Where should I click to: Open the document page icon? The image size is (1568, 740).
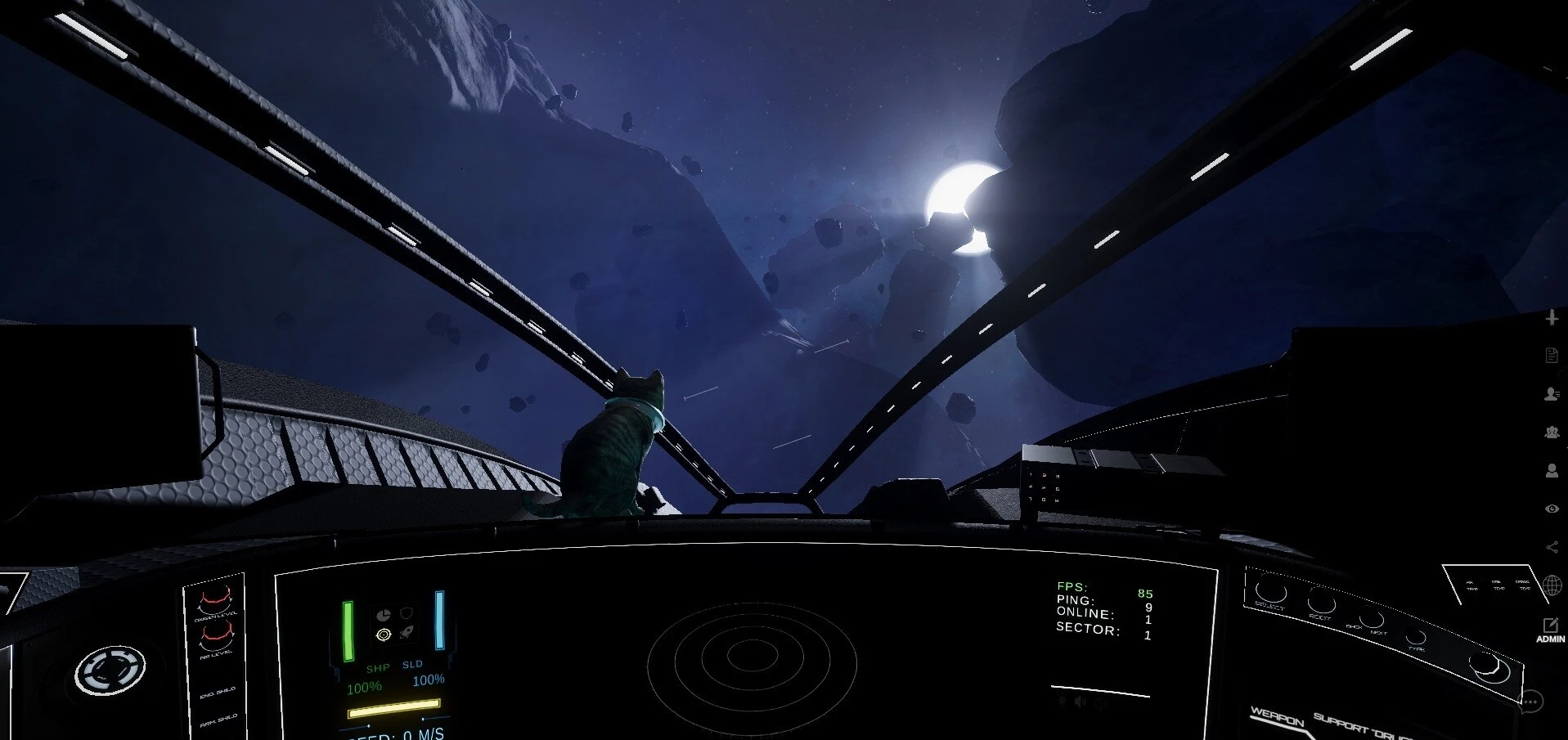[1552, 355]
